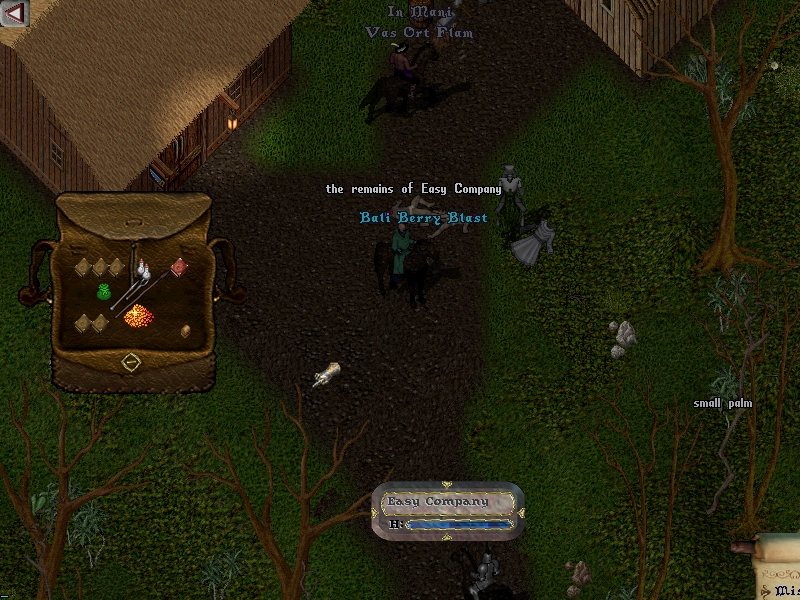This screenshot has height=600, width=800.
Task: Select the glowing orange reagent pile
Action: tap(137, 316)
